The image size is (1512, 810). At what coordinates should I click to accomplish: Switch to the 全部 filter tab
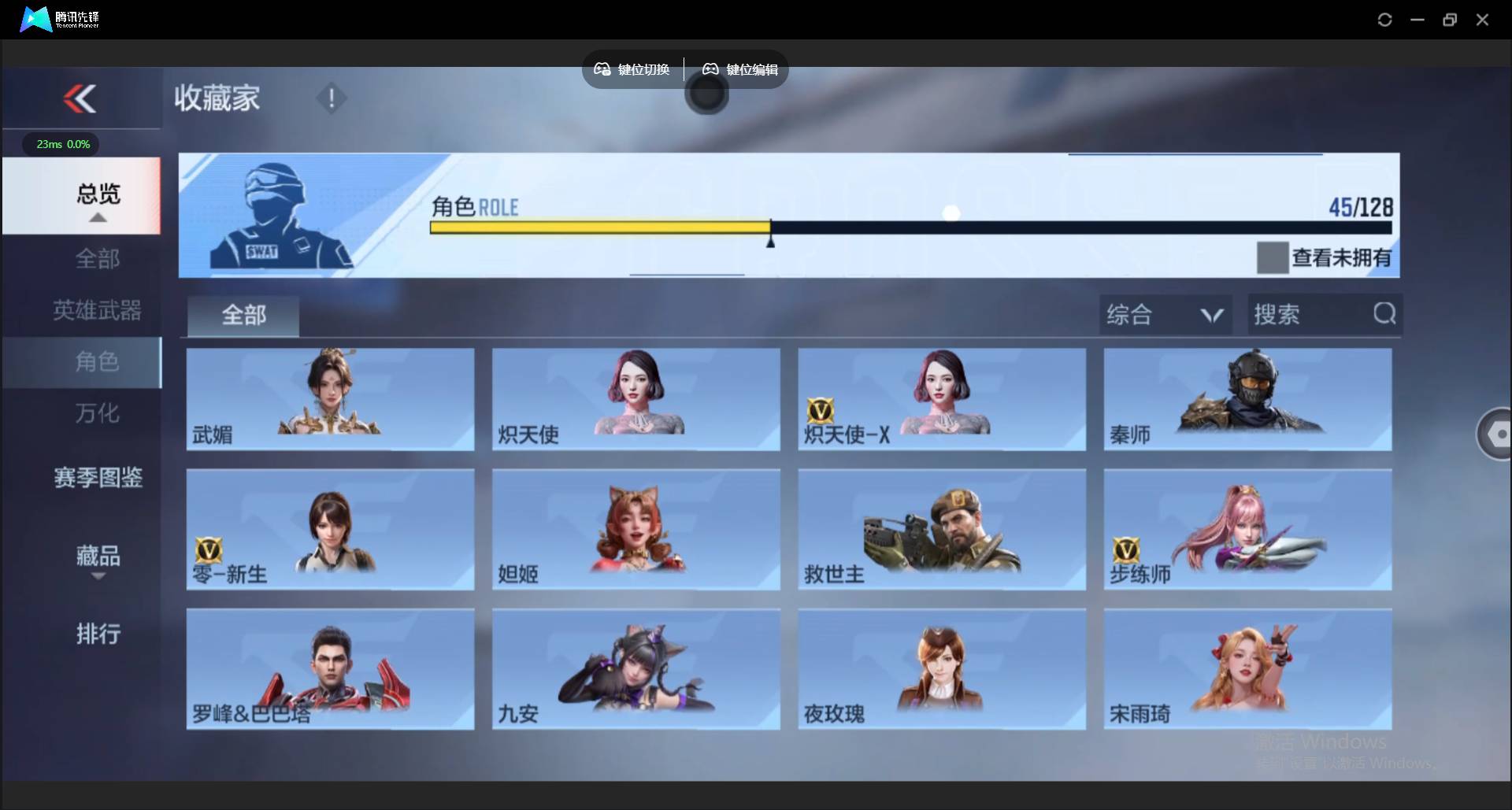point(243,315)
